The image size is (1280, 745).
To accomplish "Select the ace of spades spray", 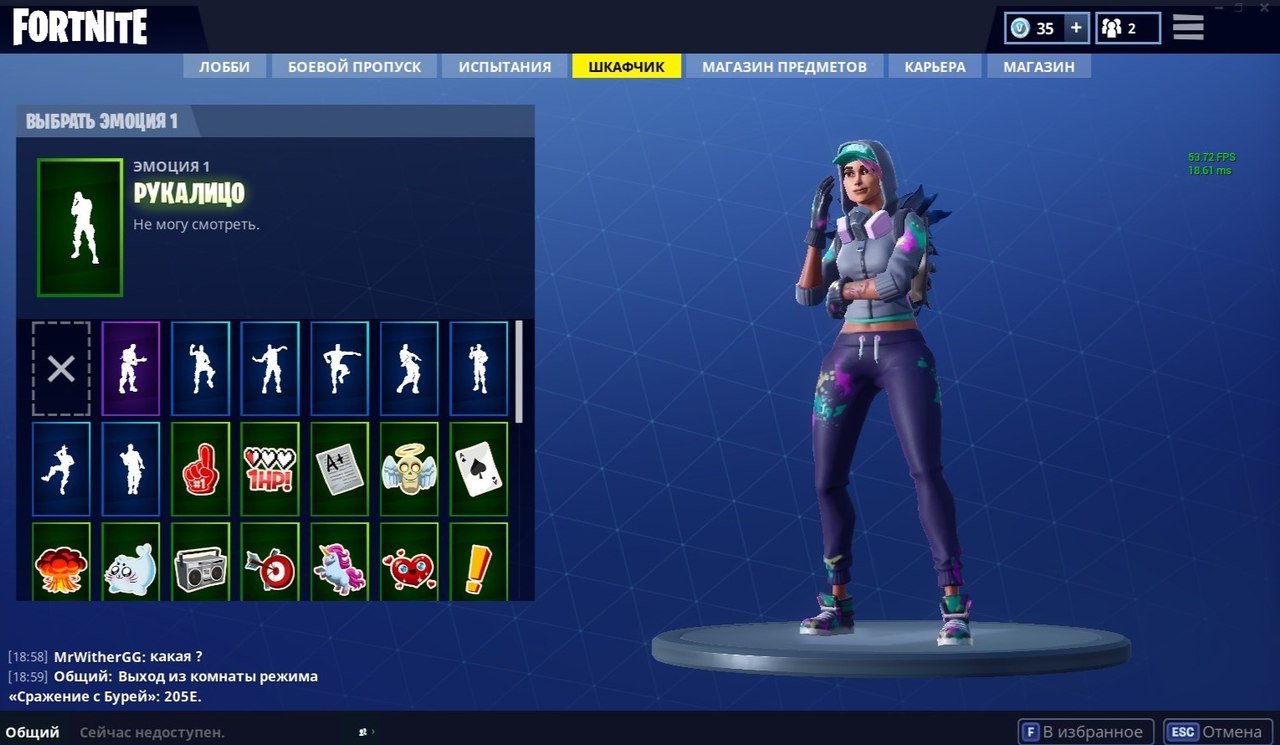I will [478, 470].
